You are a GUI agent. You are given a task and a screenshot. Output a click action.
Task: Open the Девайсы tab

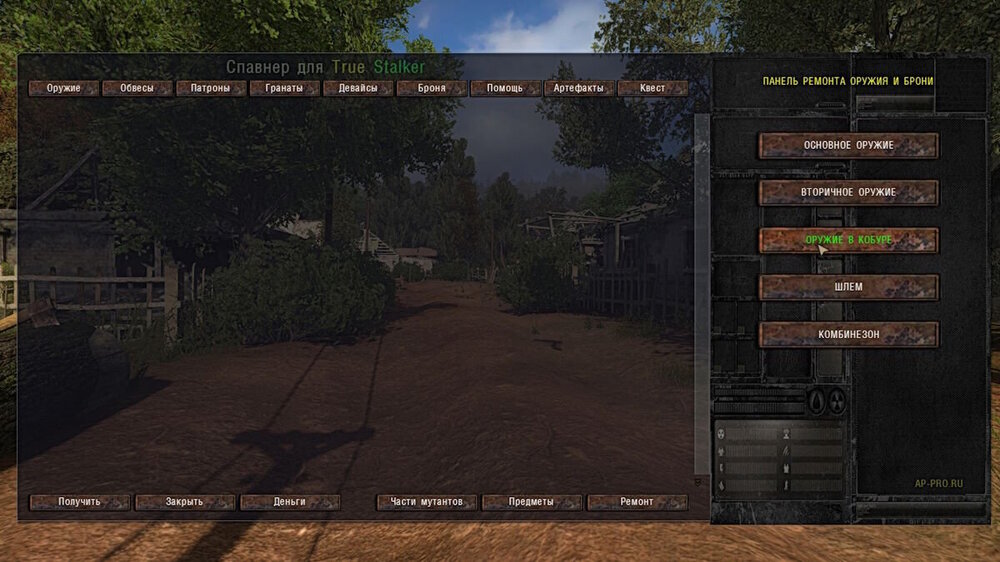coord(358,88)
